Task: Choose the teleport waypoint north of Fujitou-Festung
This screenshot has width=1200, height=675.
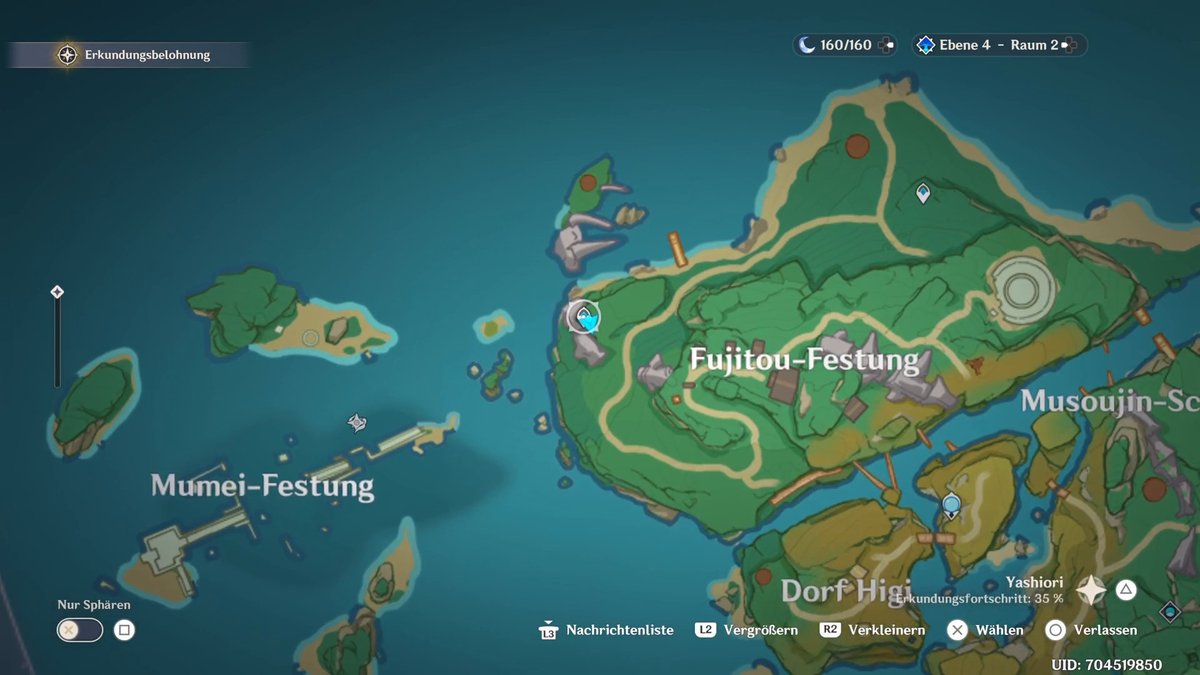Action: pyautogui.click(x=923, y=192)
